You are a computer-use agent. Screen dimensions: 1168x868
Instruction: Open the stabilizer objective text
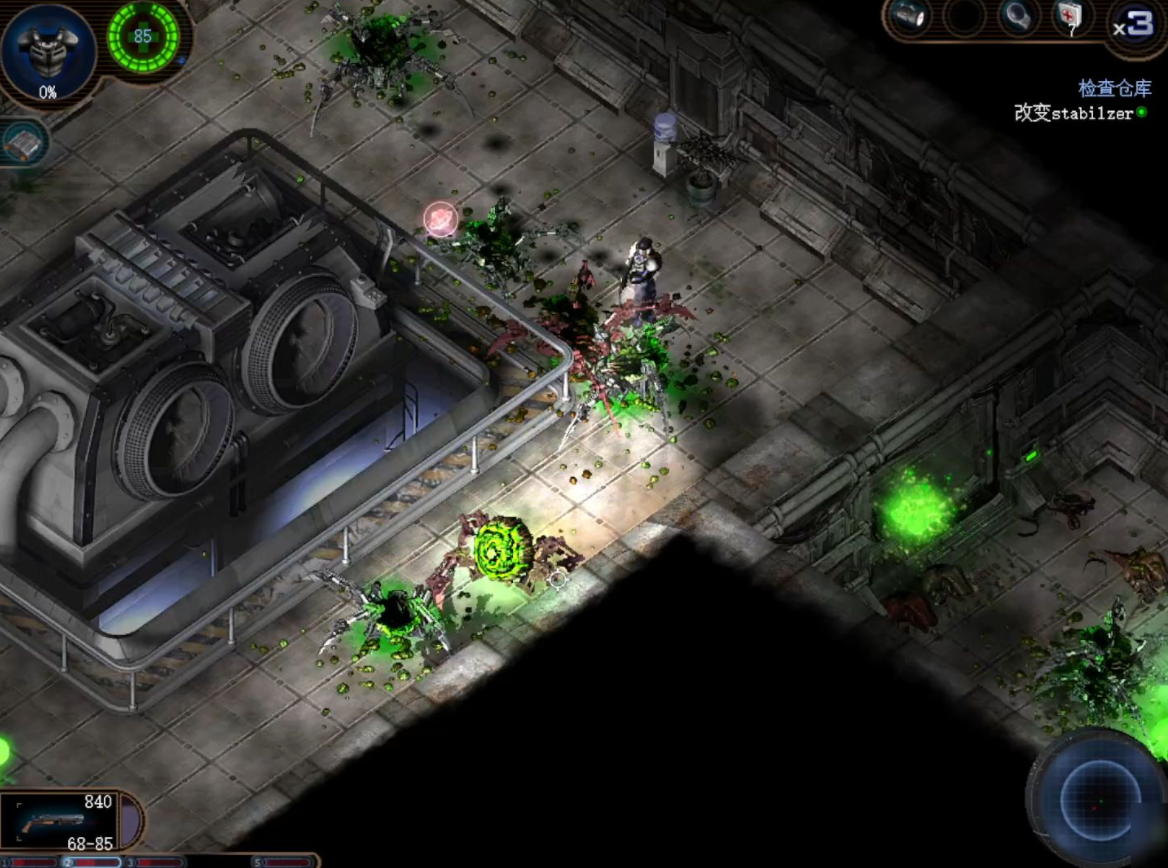coord(1074,113)
